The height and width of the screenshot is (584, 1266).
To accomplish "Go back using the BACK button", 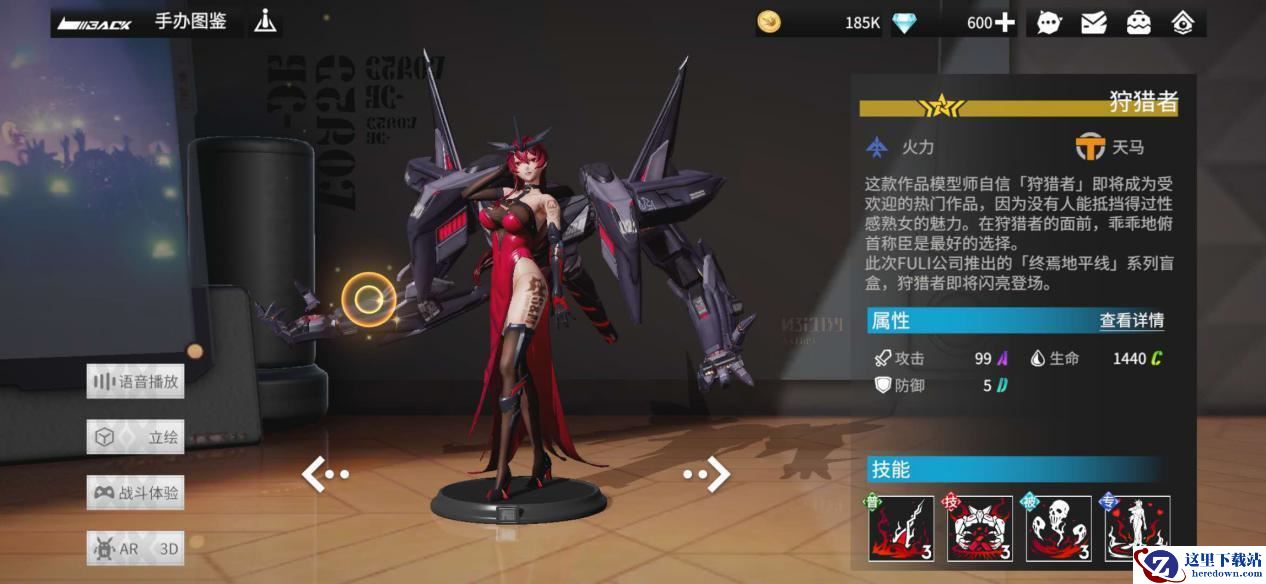I will click(95, 23).
